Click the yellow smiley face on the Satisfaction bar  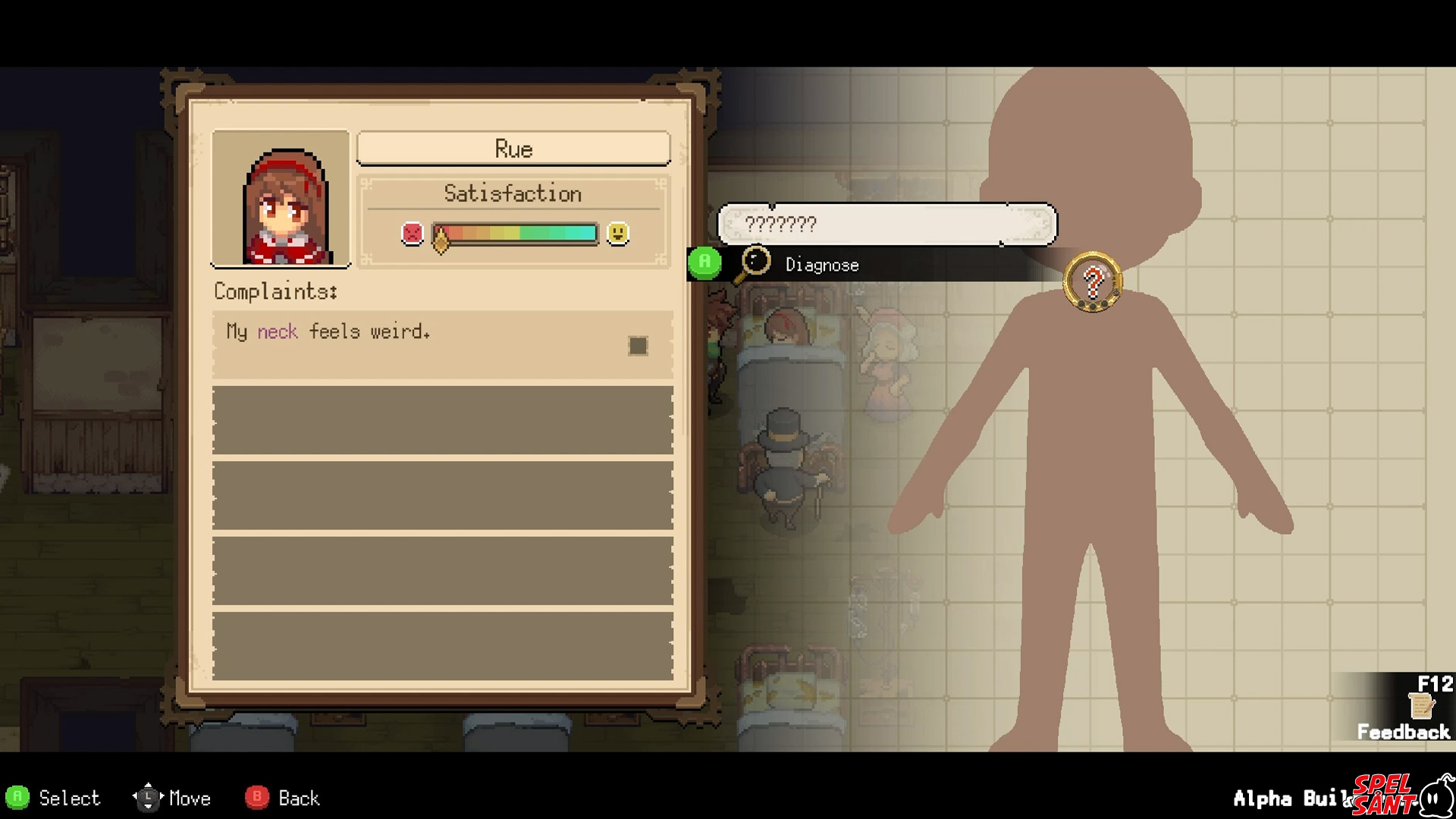pos(619,234)
